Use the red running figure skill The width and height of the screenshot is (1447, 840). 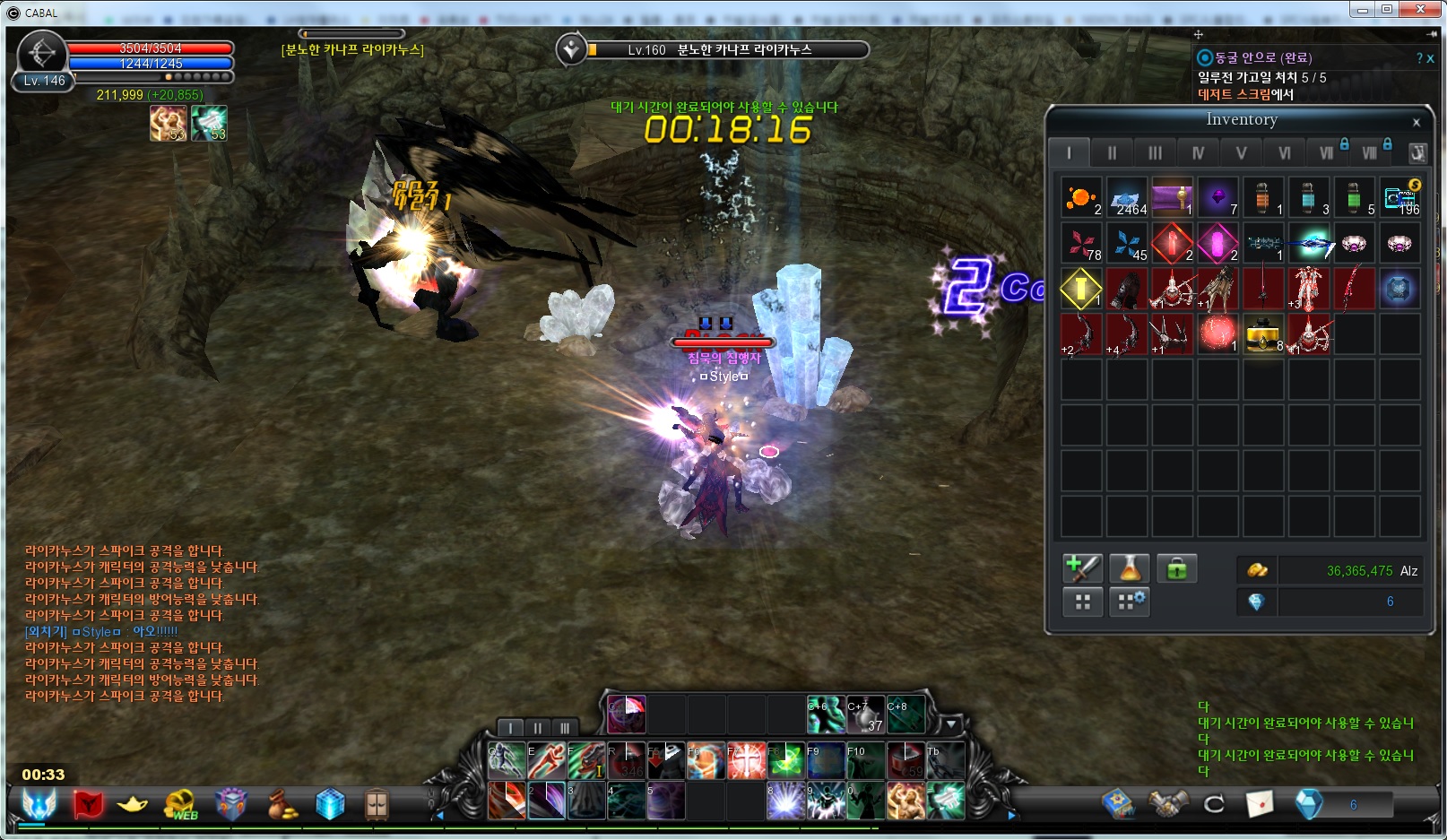[x=546, y=760]
